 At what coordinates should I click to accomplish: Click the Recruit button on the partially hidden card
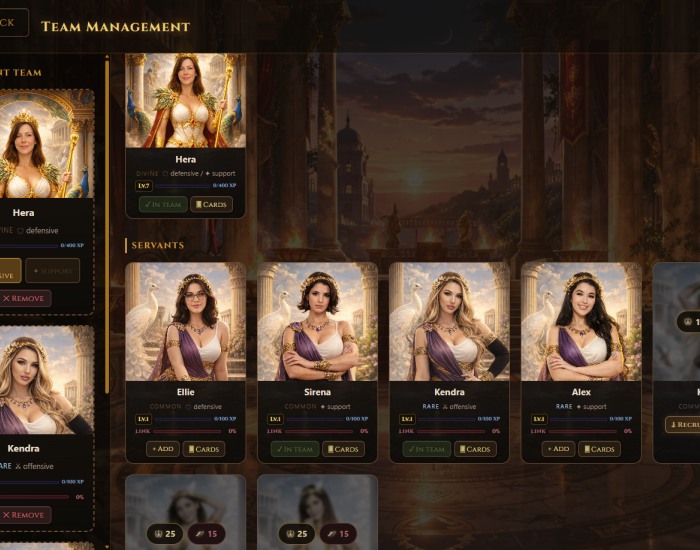pos(684,425)
